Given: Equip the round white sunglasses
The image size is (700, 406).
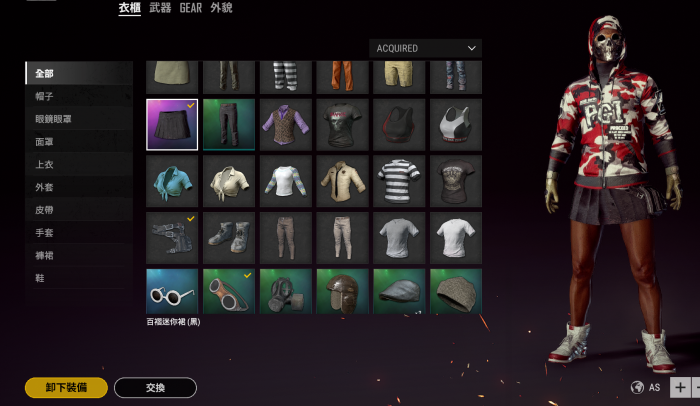Looking at the screenshot, I should [172, 293].
